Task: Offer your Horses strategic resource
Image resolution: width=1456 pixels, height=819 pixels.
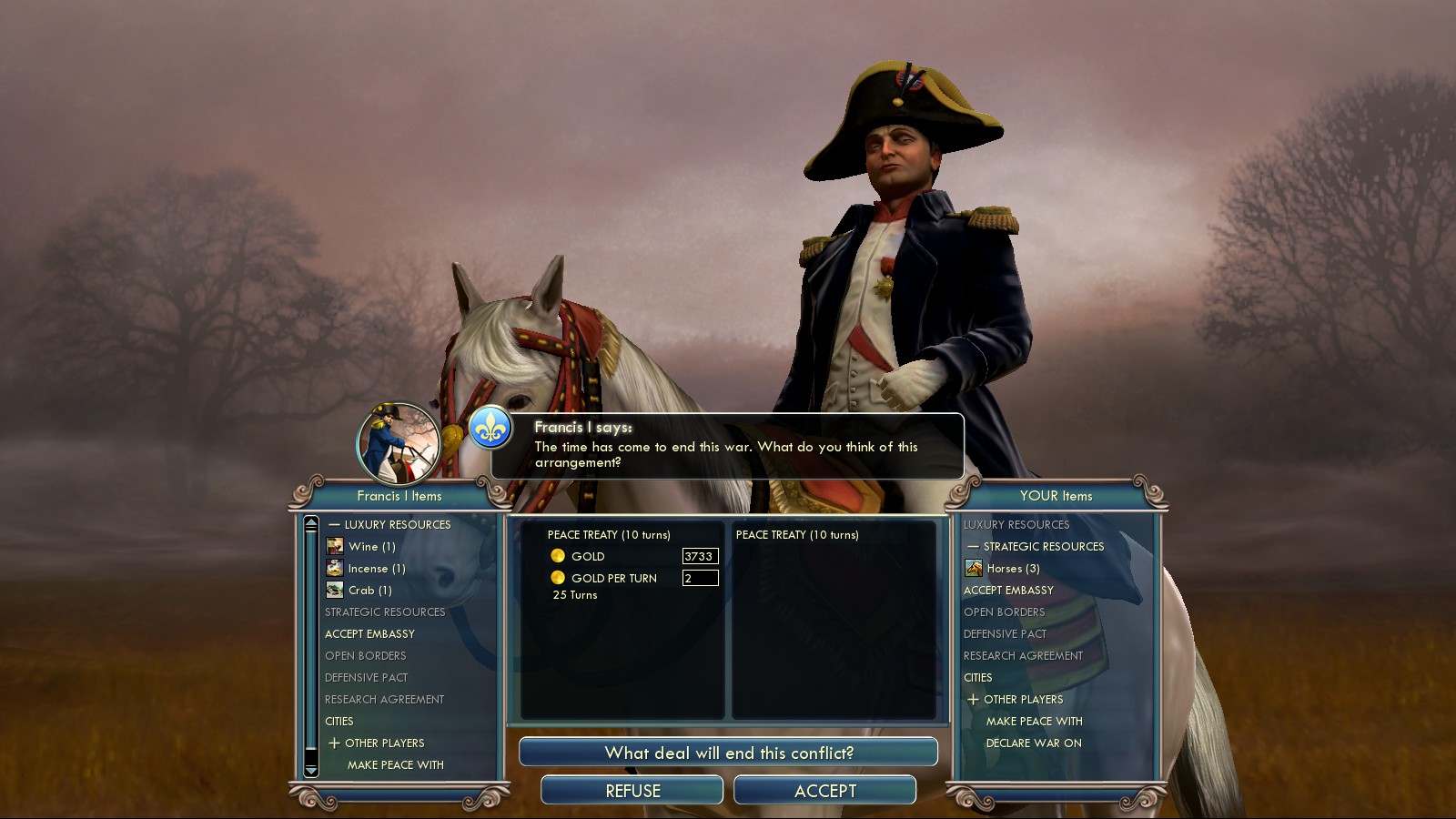Action: (x=1012, y=568)
